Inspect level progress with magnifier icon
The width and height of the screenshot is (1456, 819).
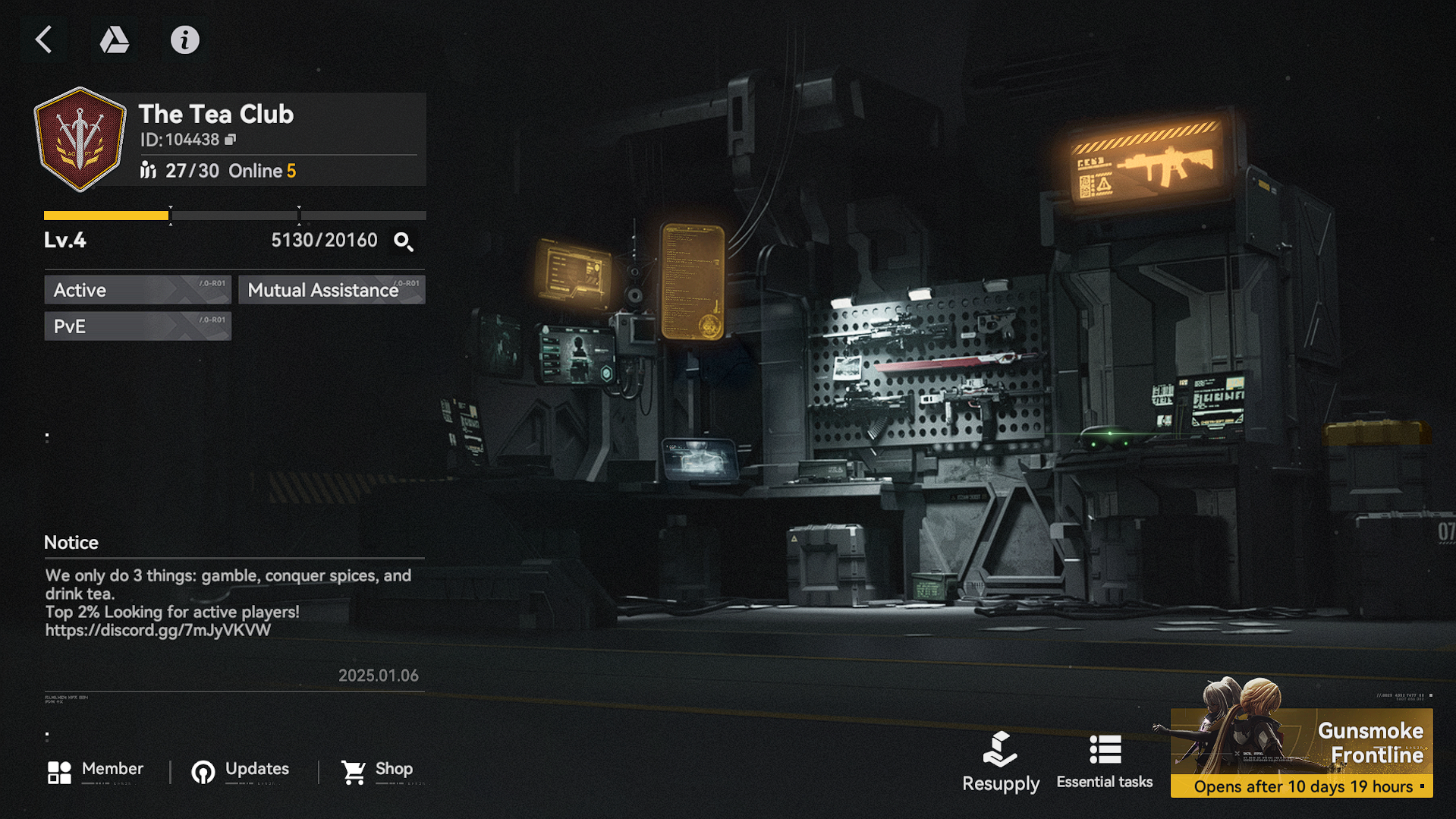point(403,241)
